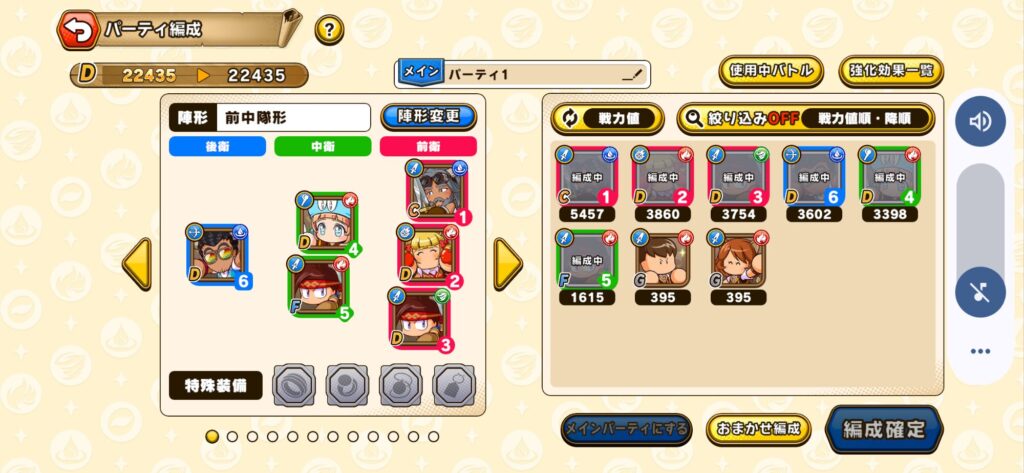
Task: Change formation with 陣形変更 button
Action: (x=429, y=116)
